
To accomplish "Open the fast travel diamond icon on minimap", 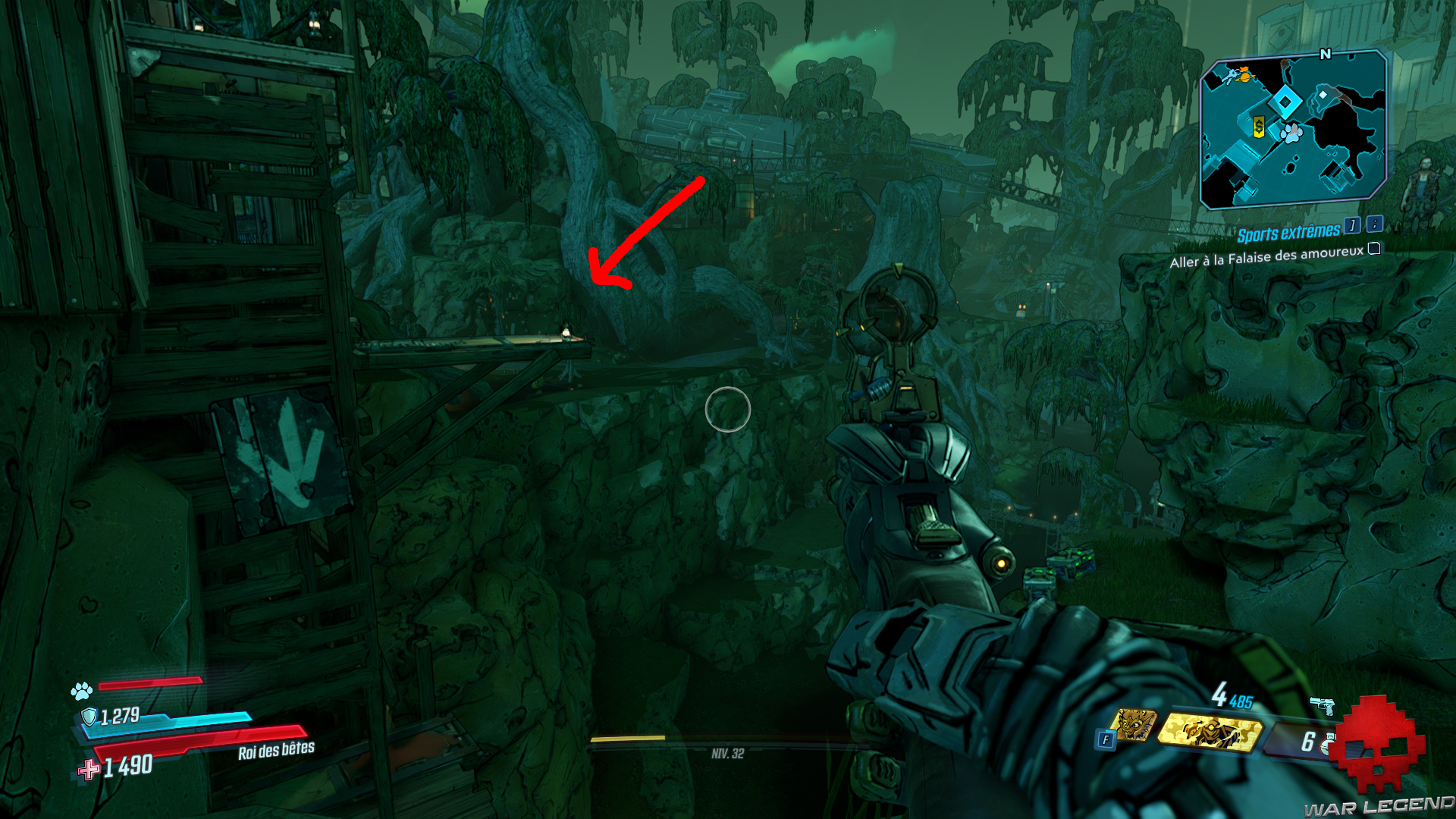I will (1285, 100).
